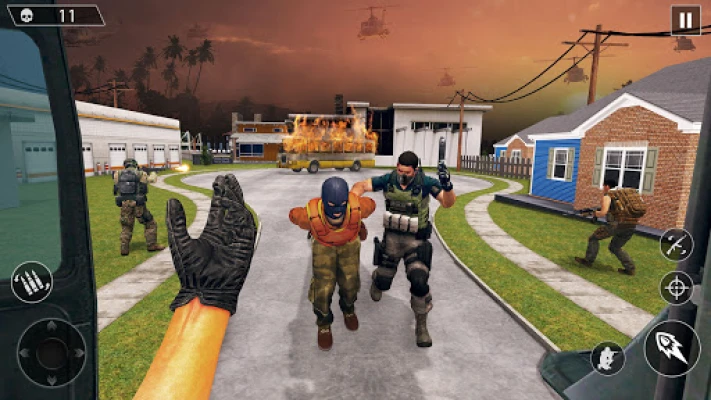The width and height of the screenshot is (711, 400).
Task: Tap the virtual movement joystick
Action: (x=52, y=352)
